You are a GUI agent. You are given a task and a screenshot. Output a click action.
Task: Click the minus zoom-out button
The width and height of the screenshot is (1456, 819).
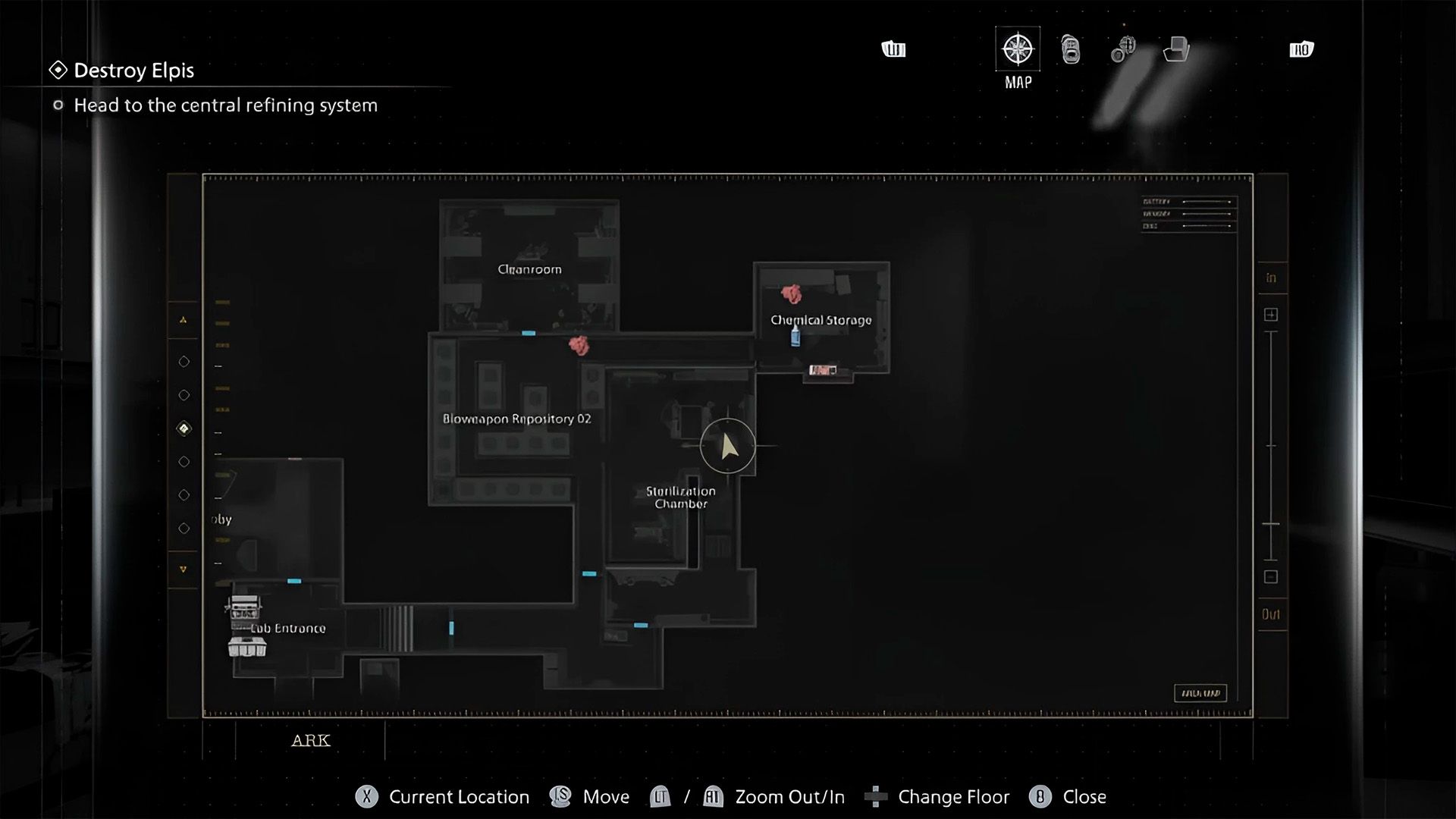click(x=1271, y=577)
